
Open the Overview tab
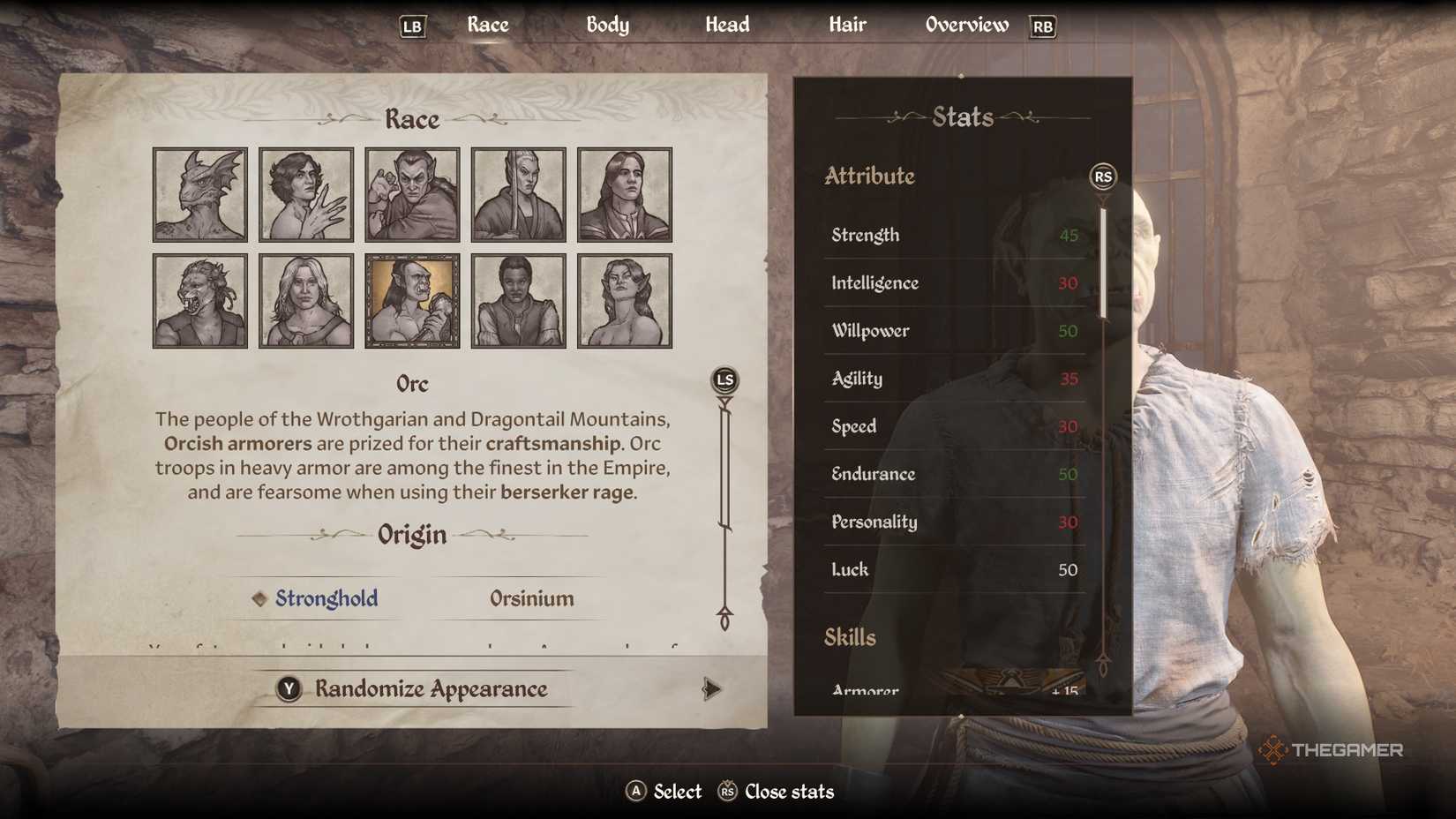point(965,25)
